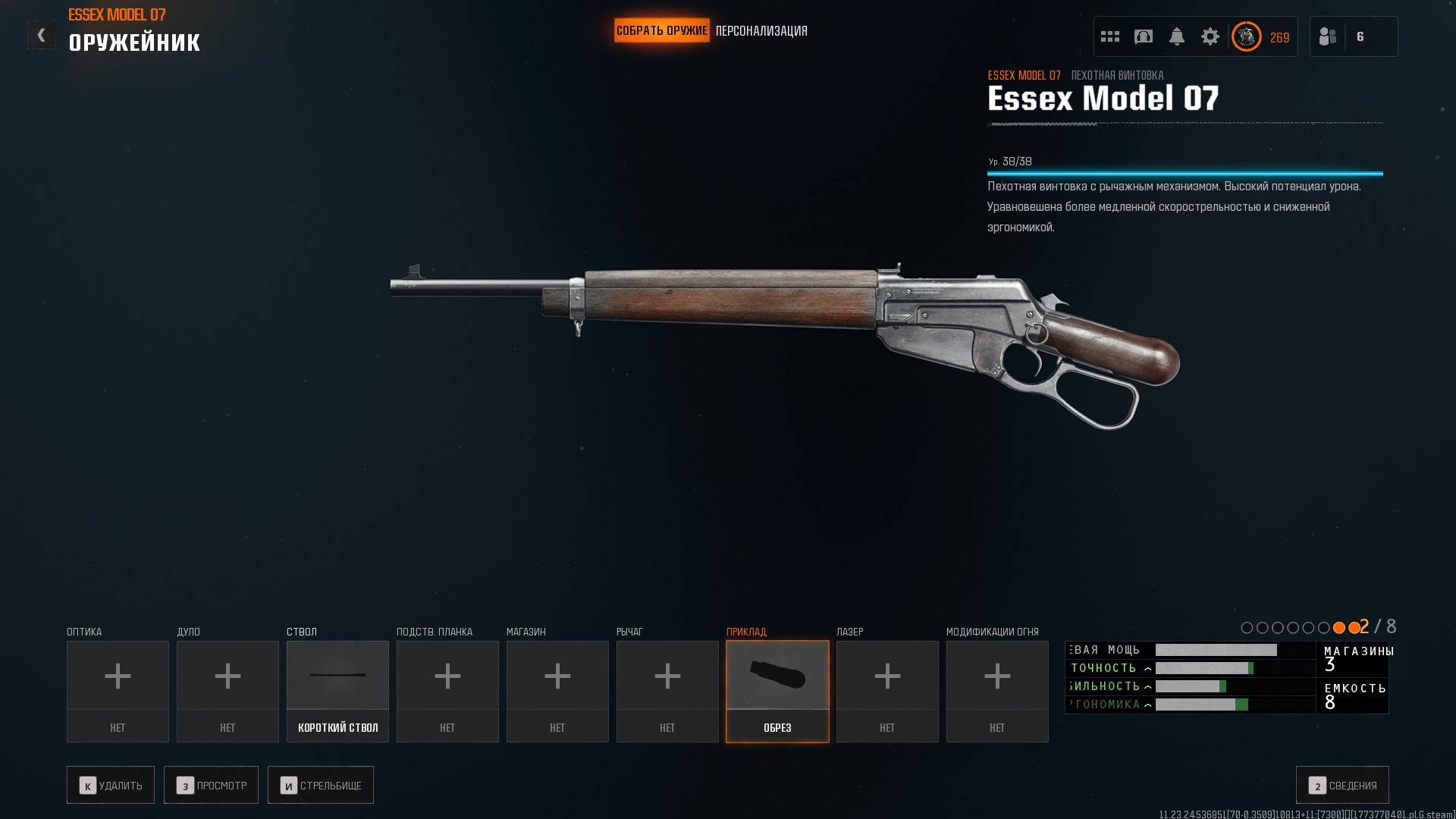
Task: Go back with the arrow button
Action: pyautogui.click(x=41, y=35)
